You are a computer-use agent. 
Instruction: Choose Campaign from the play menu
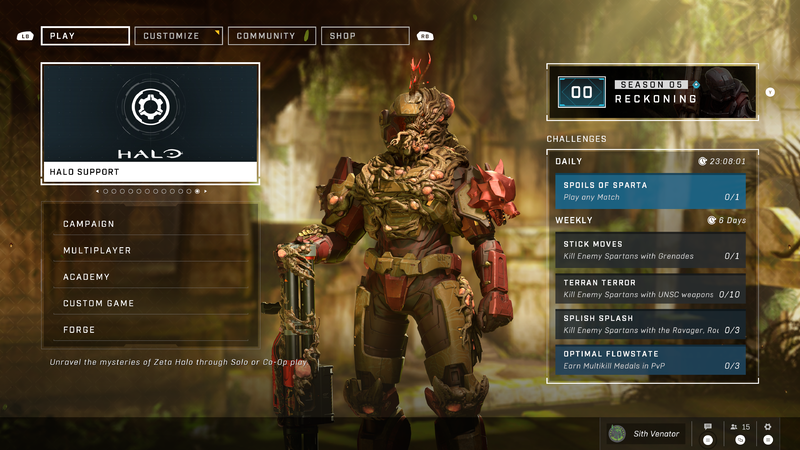pos(150,224)
